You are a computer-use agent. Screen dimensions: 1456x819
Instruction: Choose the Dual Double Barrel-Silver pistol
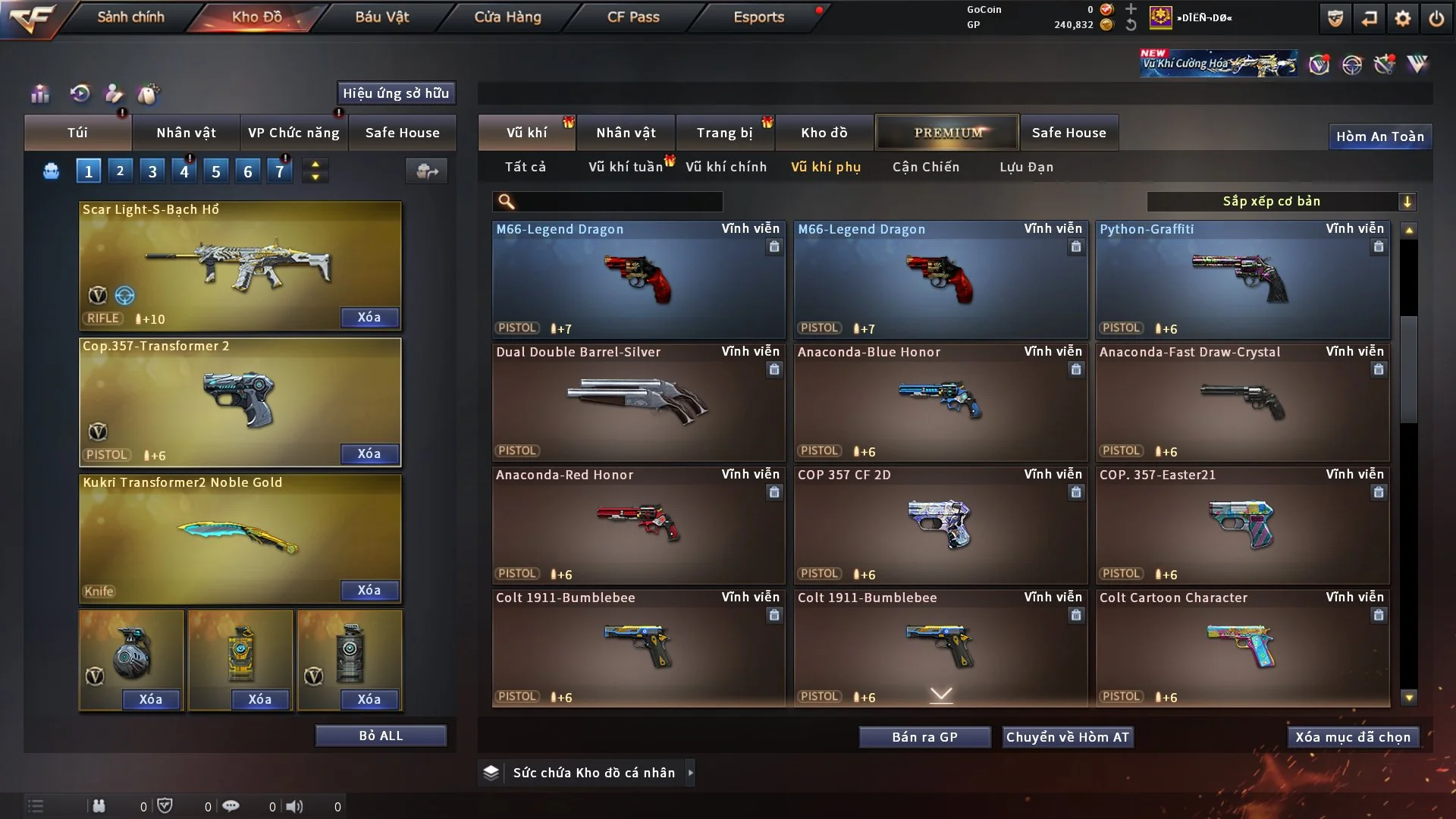(638, 402)
